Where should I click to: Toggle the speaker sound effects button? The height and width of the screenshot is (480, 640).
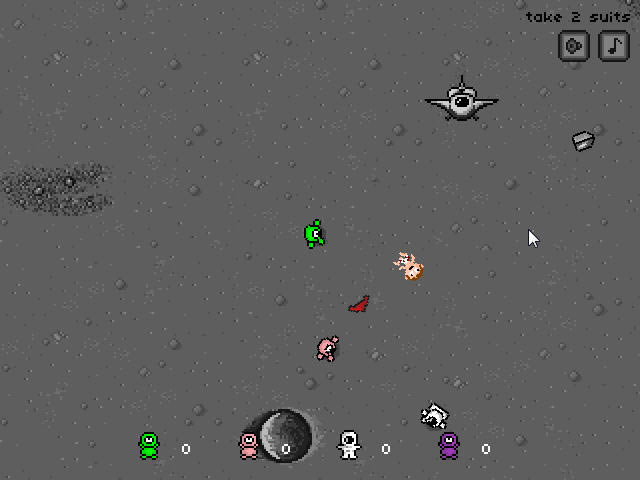click(x=573, y=46)
